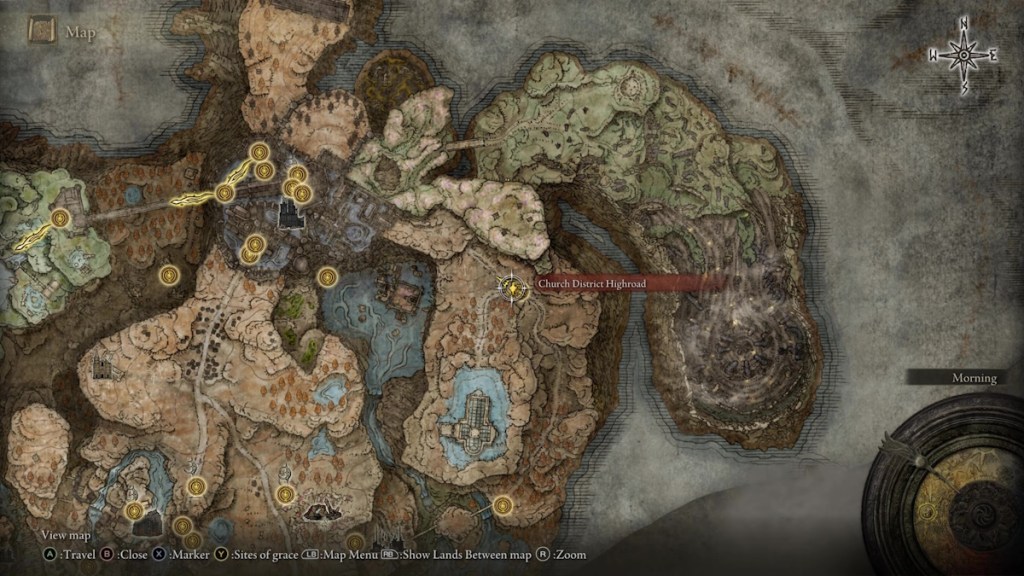
Task: Select the lone grace marker beside the blue marsh
Action: pos(326,276)
